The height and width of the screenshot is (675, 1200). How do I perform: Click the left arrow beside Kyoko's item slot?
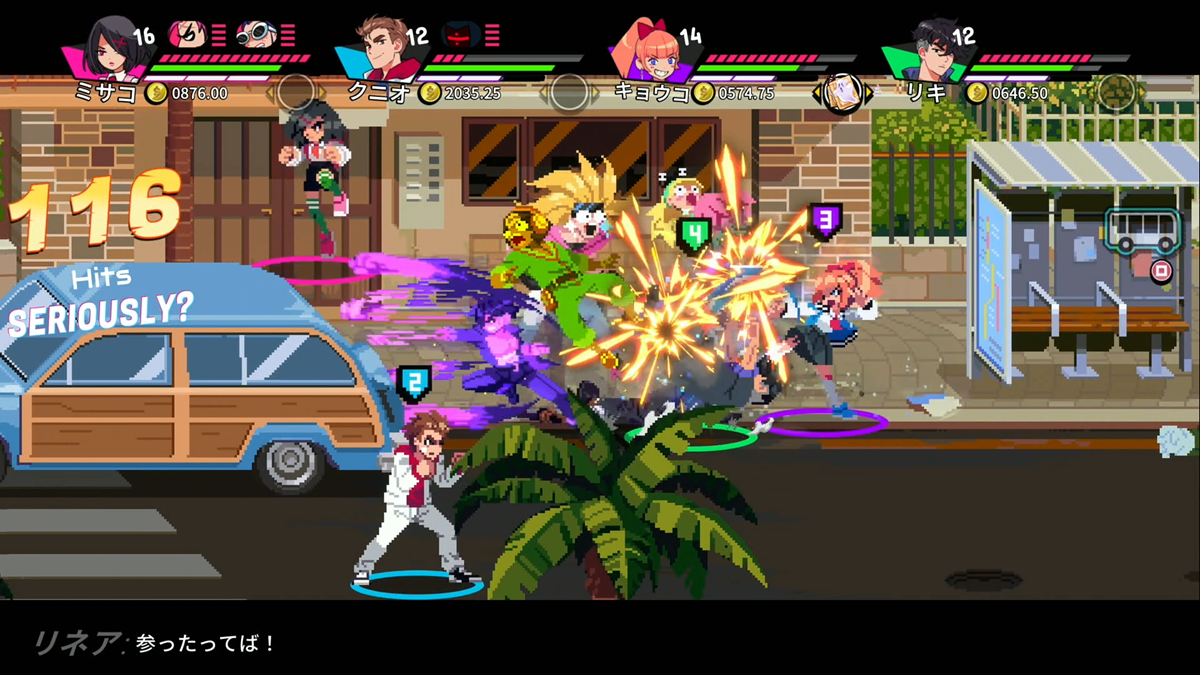tap(817, 94)
